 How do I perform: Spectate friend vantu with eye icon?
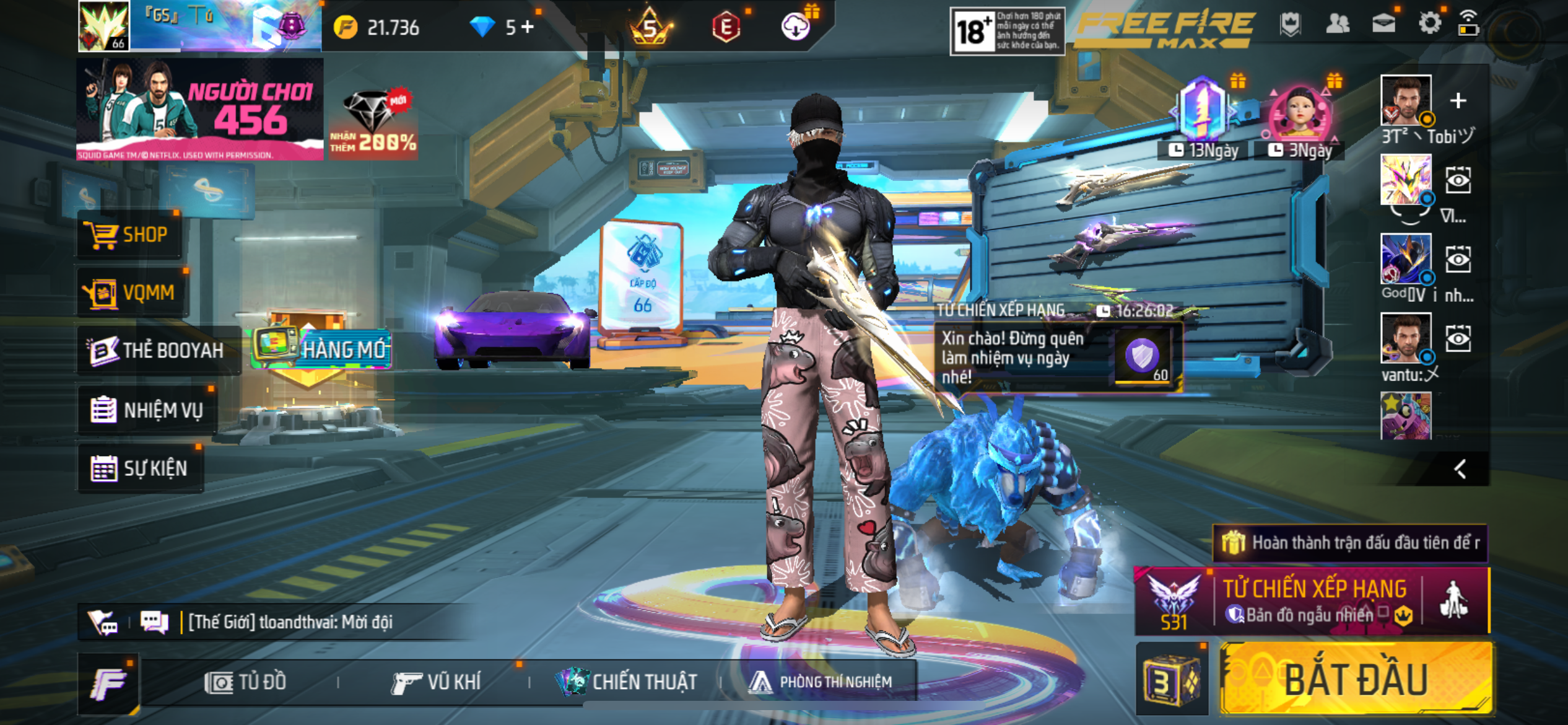point(1458,338)
